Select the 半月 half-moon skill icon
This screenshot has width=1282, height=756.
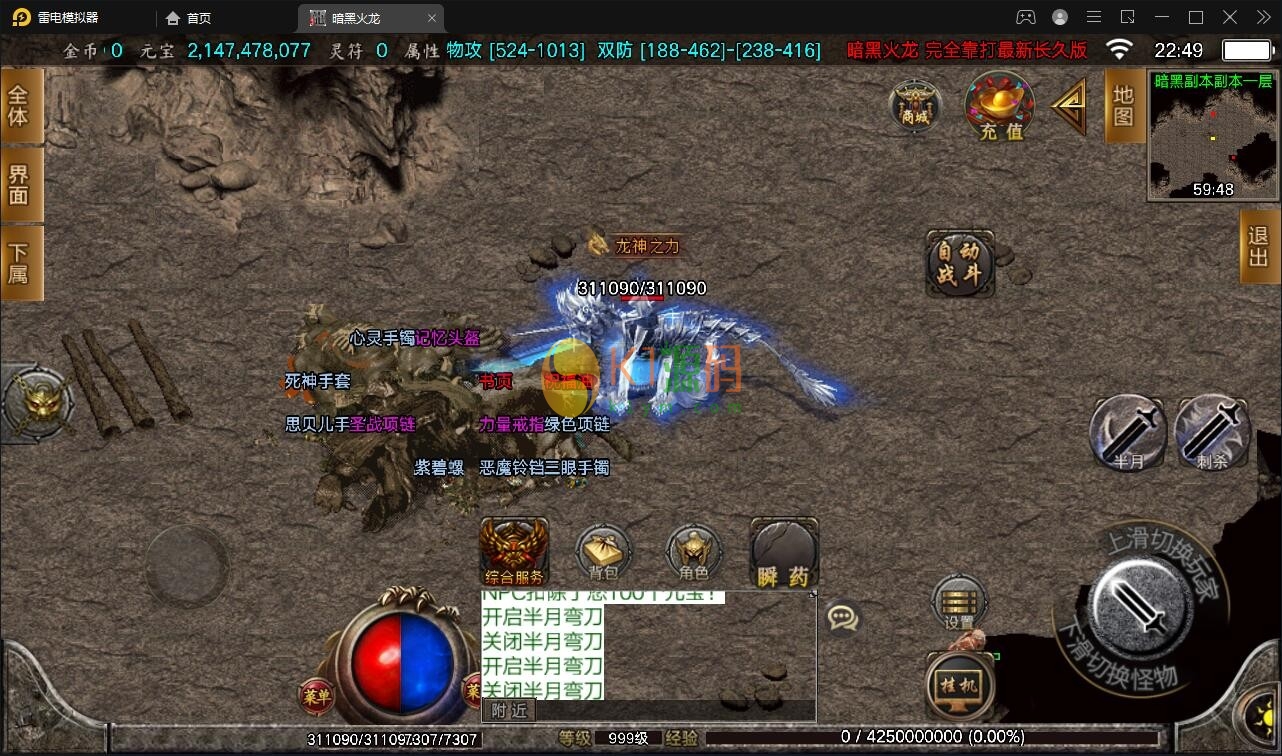1127,432
